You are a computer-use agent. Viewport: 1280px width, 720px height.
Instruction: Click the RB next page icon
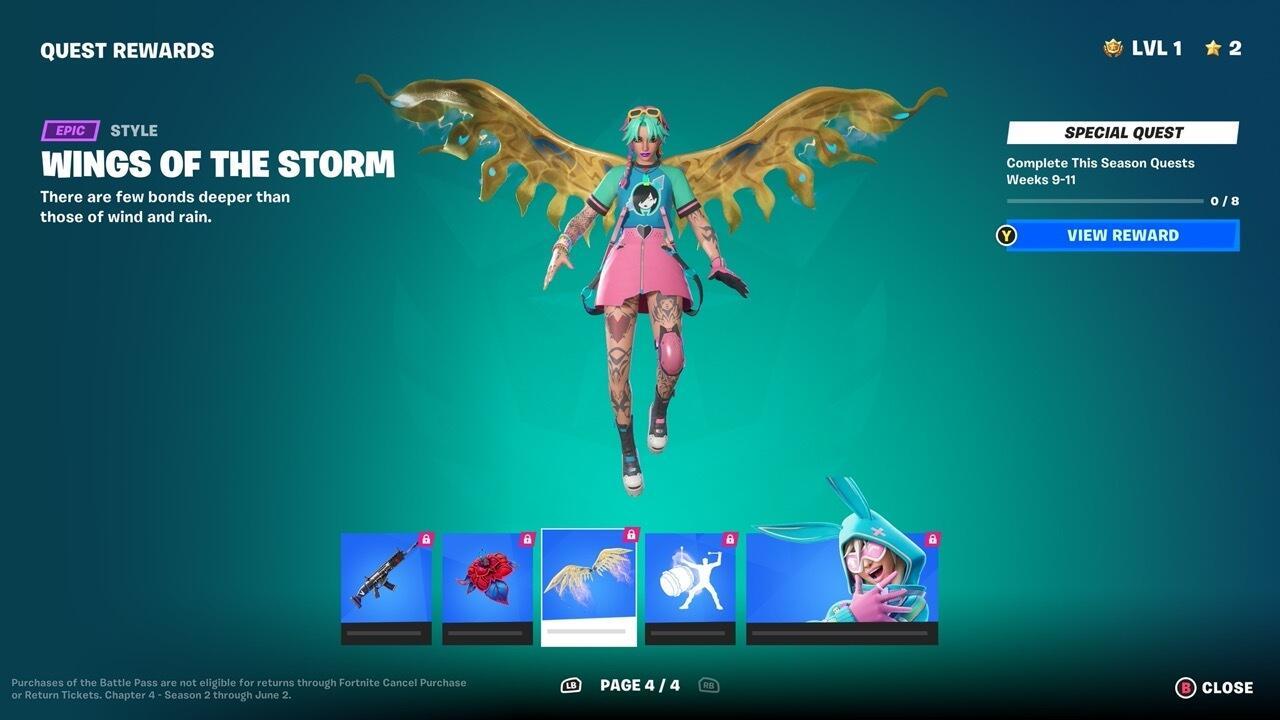(711, 686)
